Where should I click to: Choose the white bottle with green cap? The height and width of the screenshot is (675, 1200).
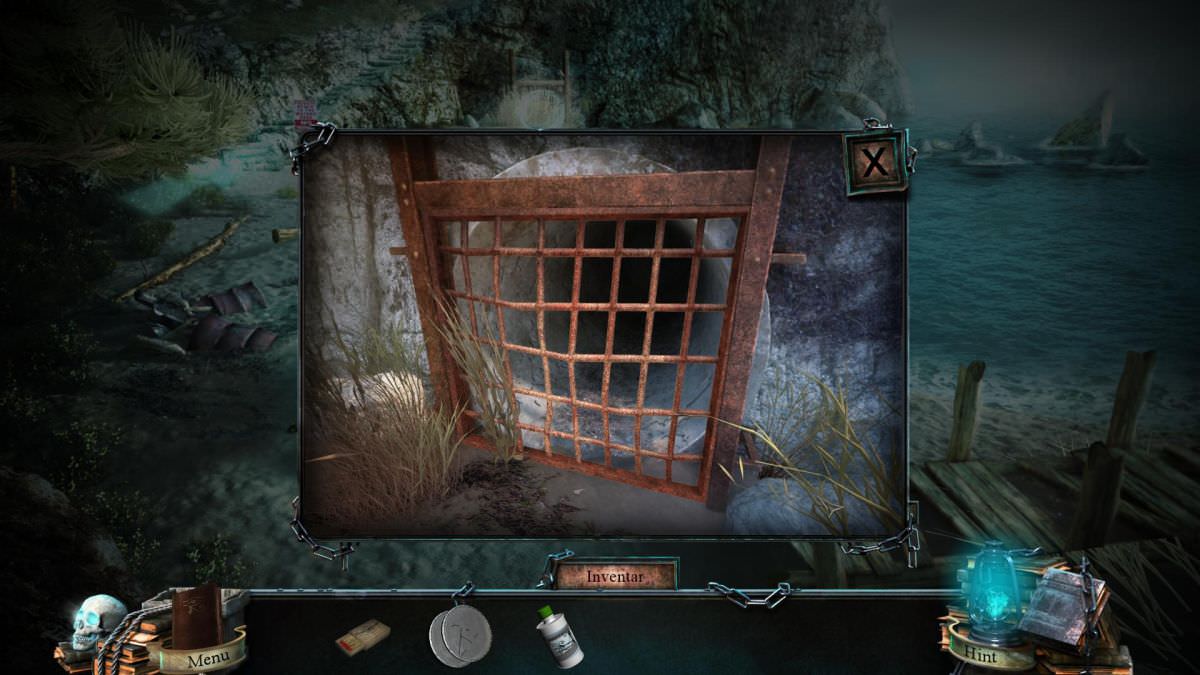[559, 636]
